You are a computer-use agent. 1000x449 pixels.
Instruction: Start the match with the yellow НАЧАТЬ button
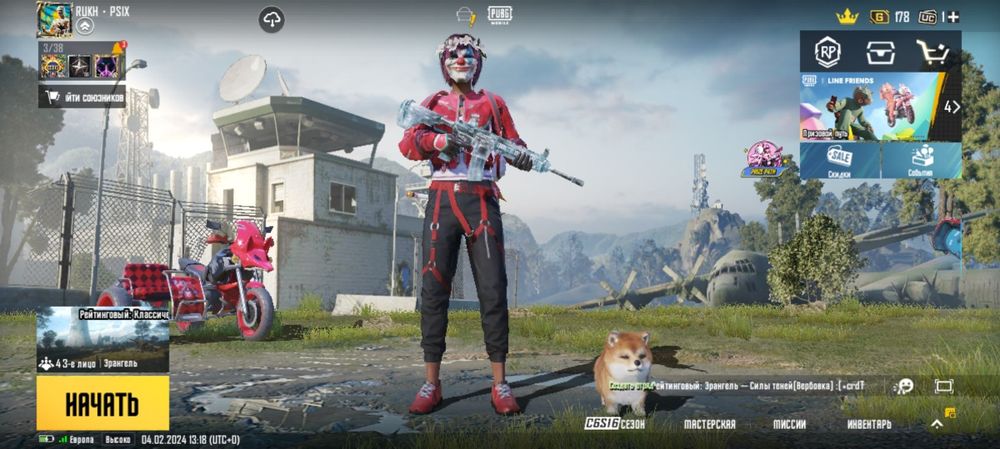pos(102,404)
